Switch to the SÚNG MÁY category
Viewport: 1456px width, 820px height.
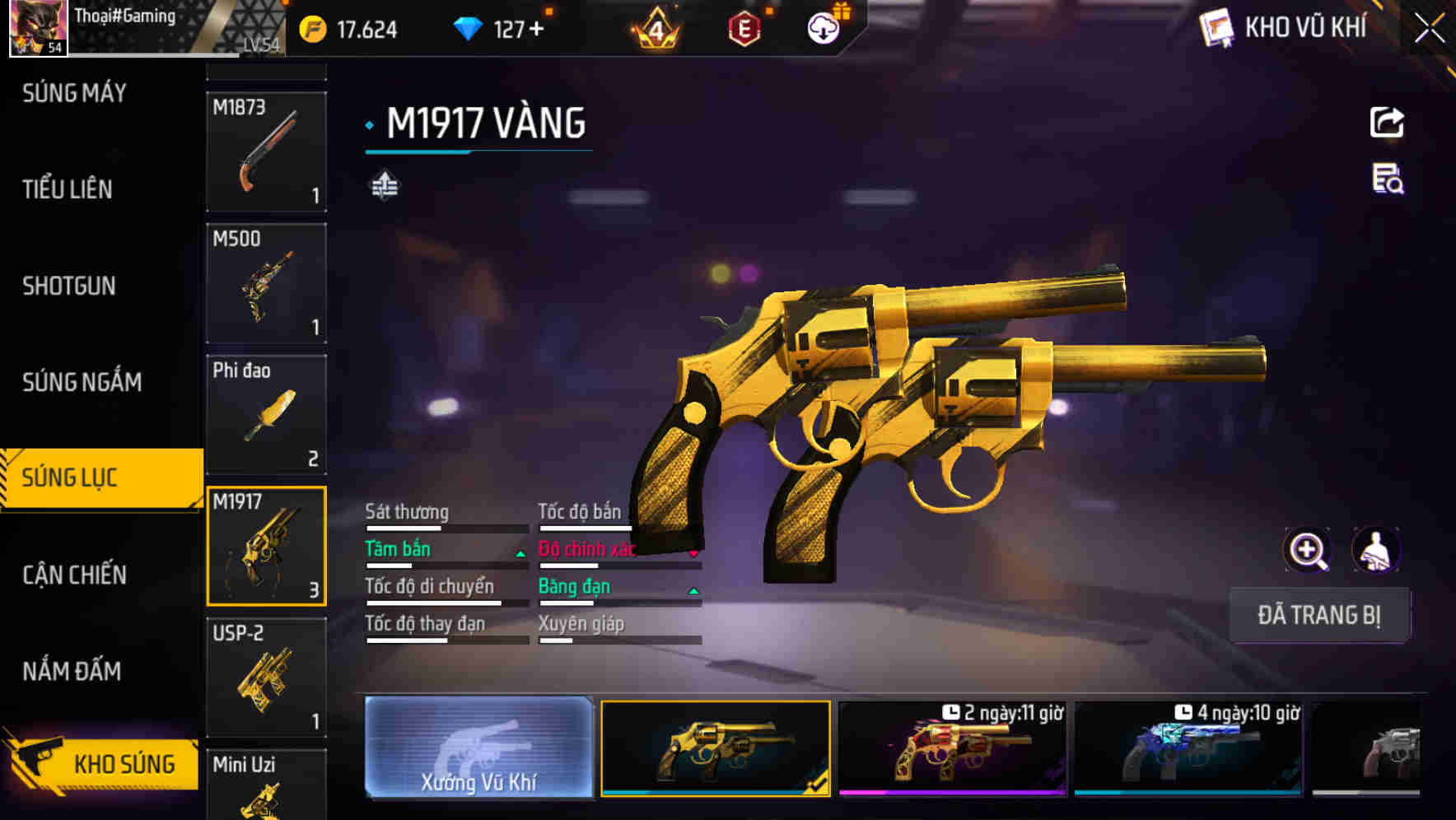click(x=74, y=93)
